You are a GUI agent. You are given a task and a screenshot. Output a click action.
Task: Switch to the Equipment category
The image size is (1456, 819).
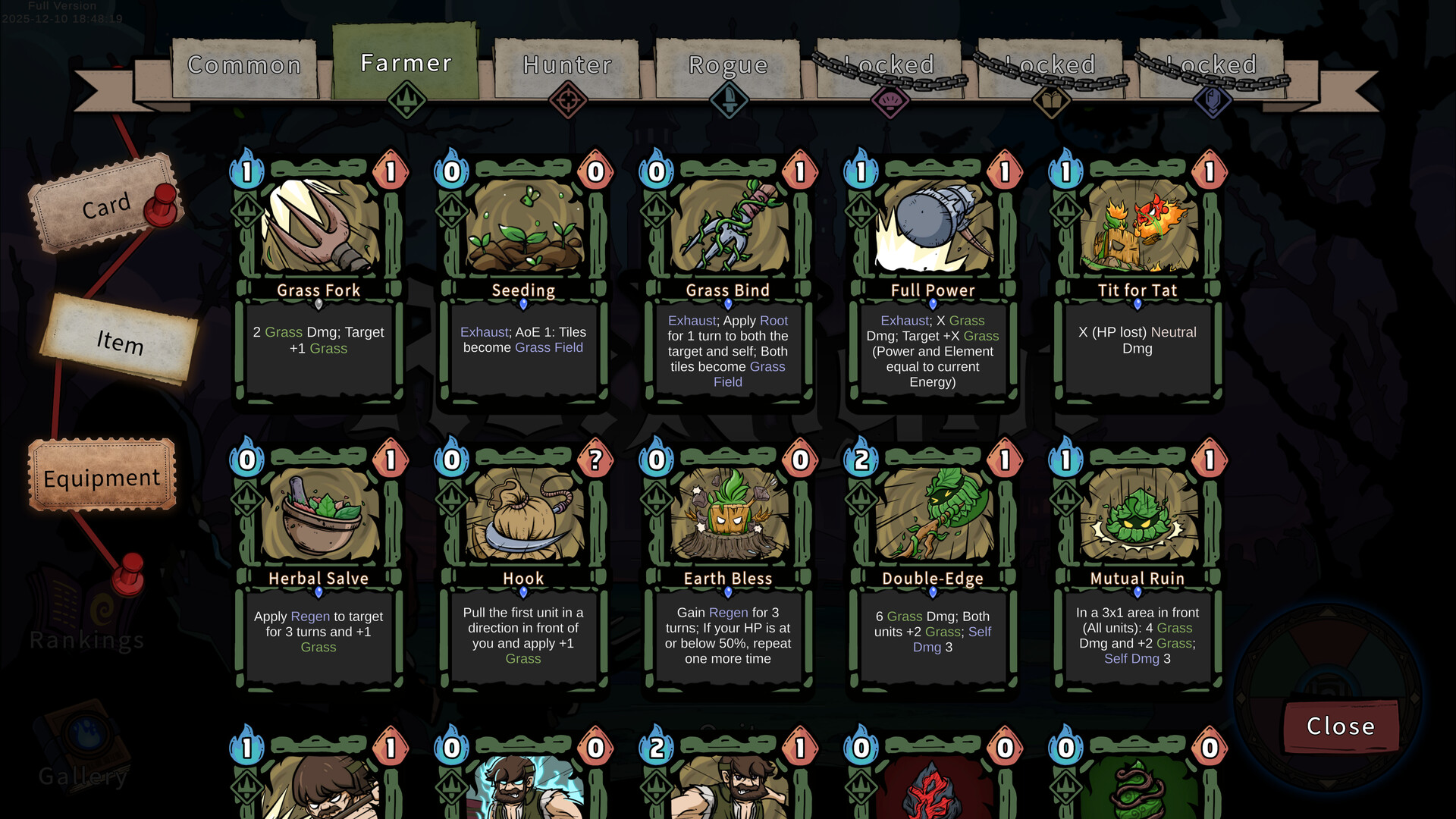pos(102,478)
